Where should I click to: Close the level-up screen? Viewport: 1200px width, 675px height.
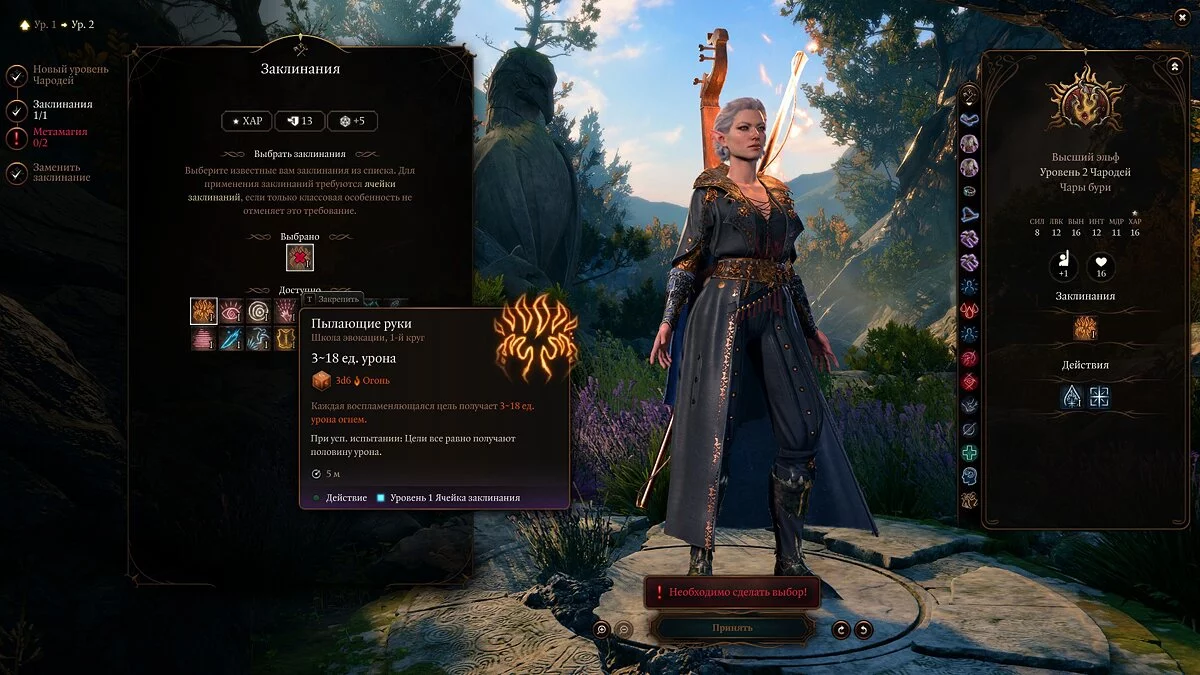click(x=1180, y=18)
